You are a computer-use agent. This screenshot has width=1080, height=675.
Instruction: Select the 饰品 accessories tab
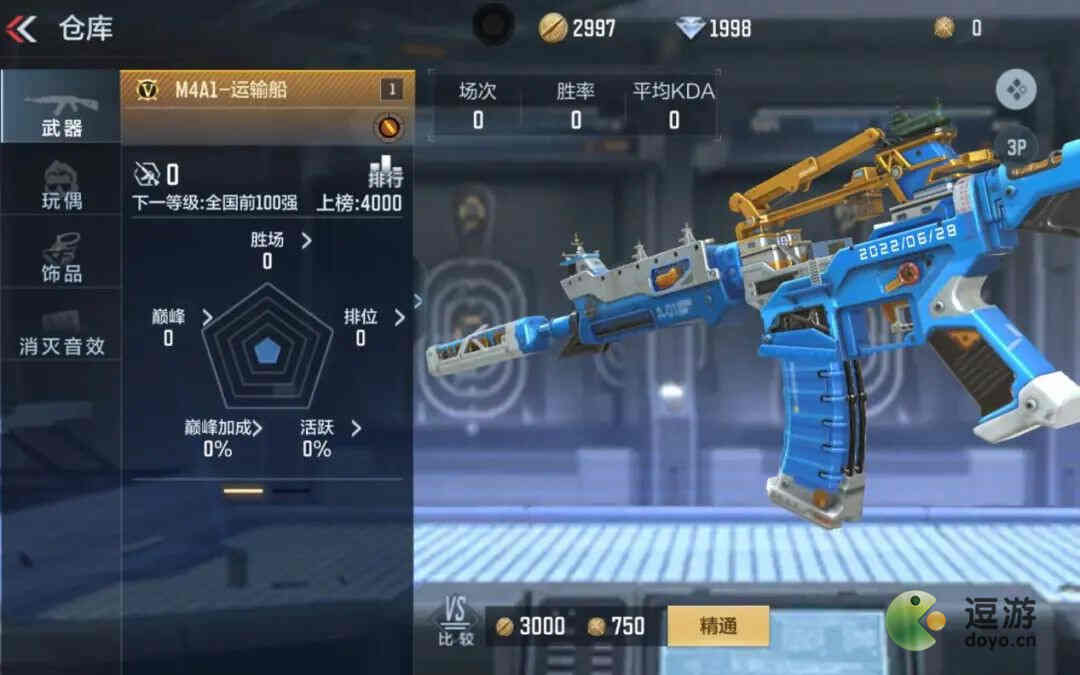click(60, 258)
